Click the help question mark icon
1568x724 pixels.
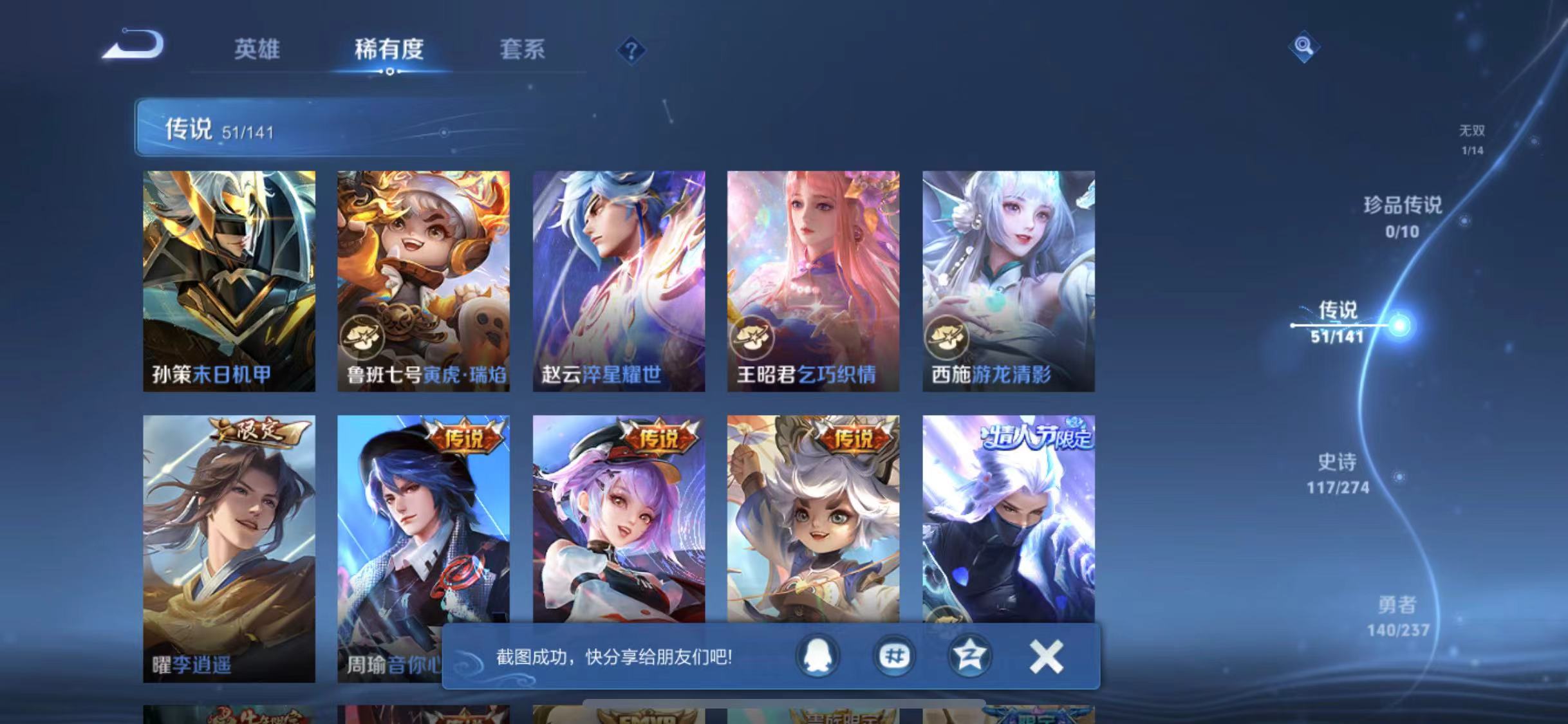point(633,50)
